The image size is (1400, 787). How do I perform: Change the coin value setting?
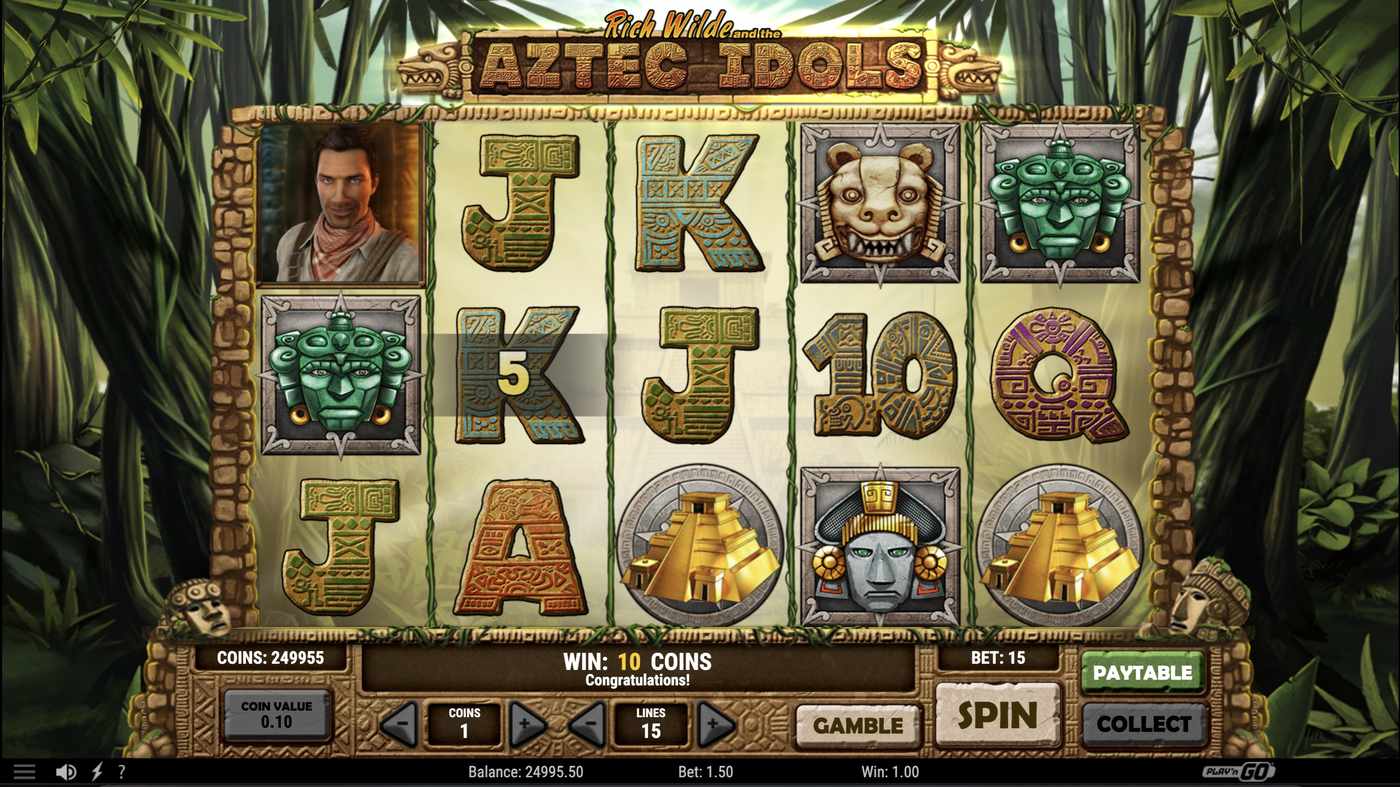(276, 714)
